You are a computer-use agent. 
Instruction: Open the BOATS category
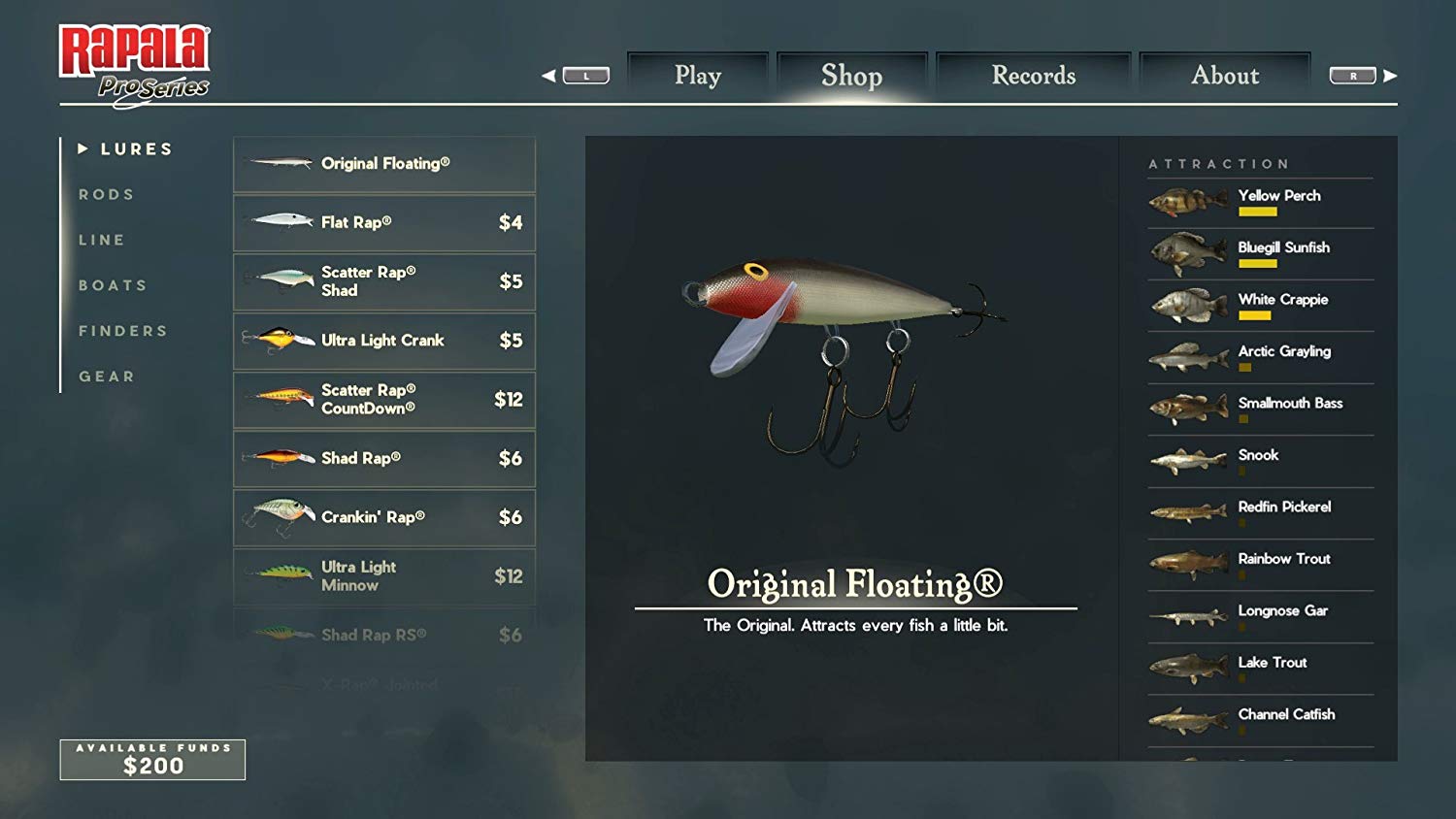coord(113,284)
